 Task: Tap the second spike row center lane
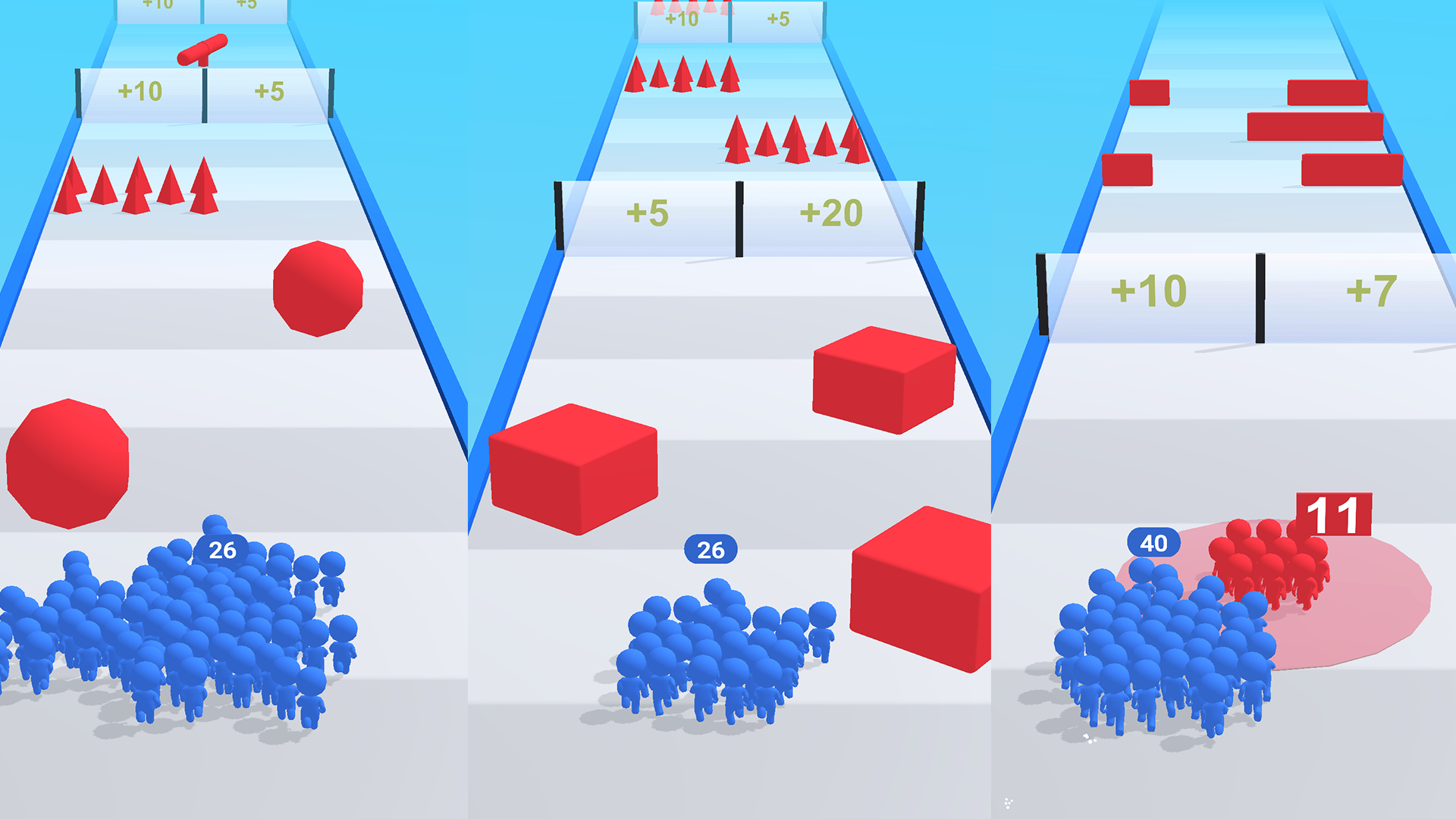[796, 140]
